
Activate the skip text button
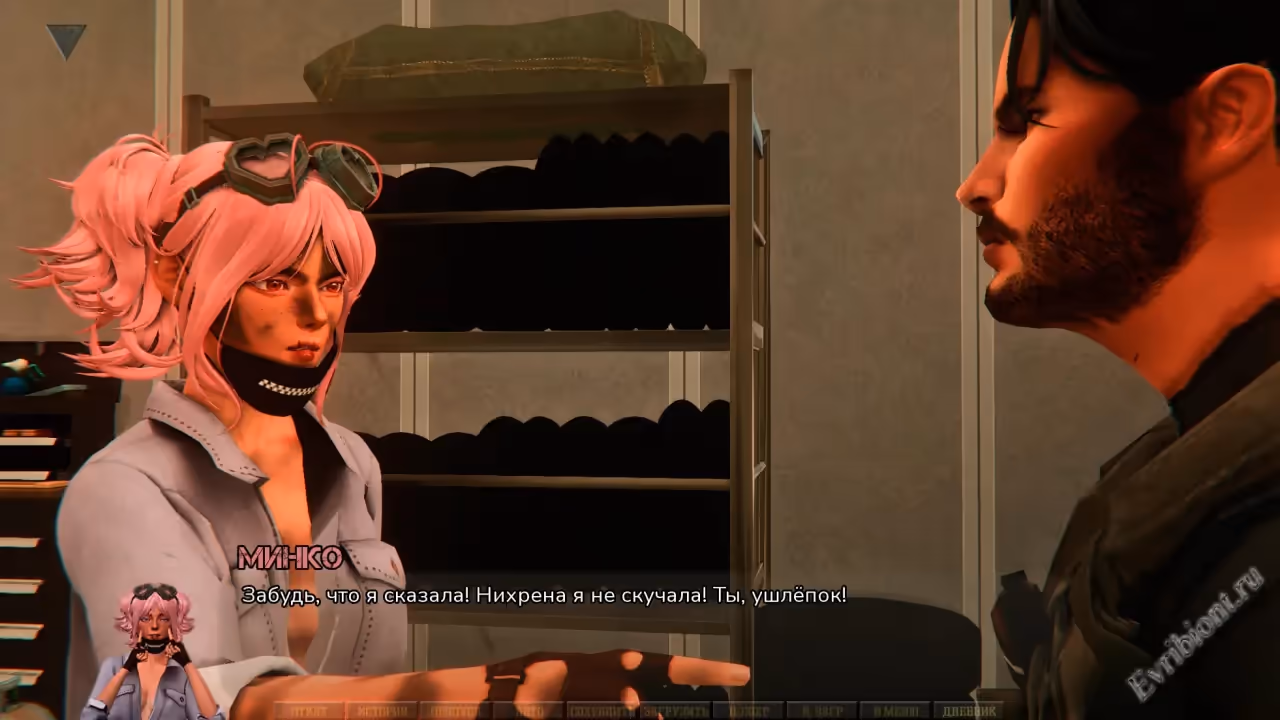point(453,711)
